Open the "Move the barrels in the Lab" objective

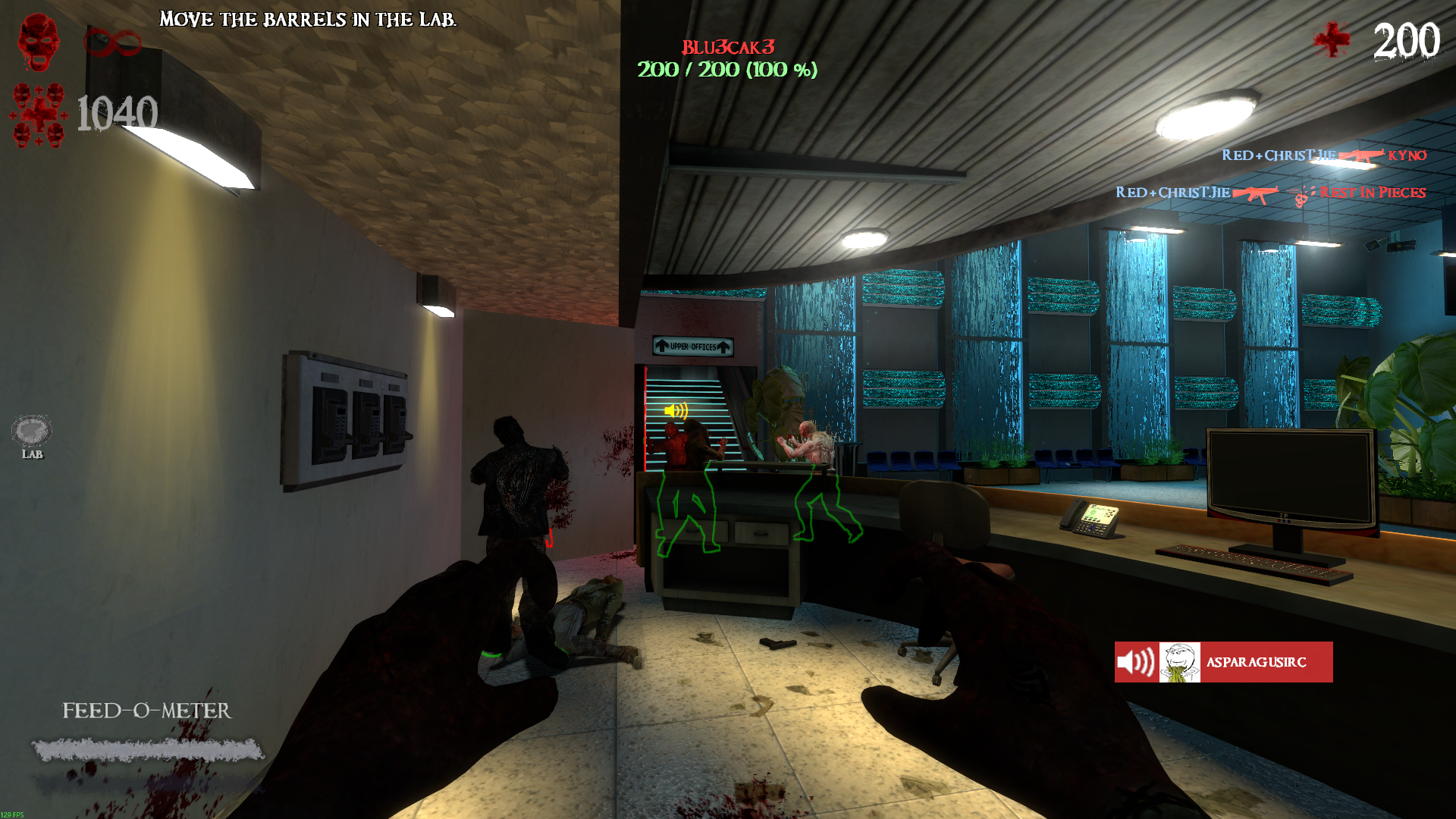[x=308, y=20]
